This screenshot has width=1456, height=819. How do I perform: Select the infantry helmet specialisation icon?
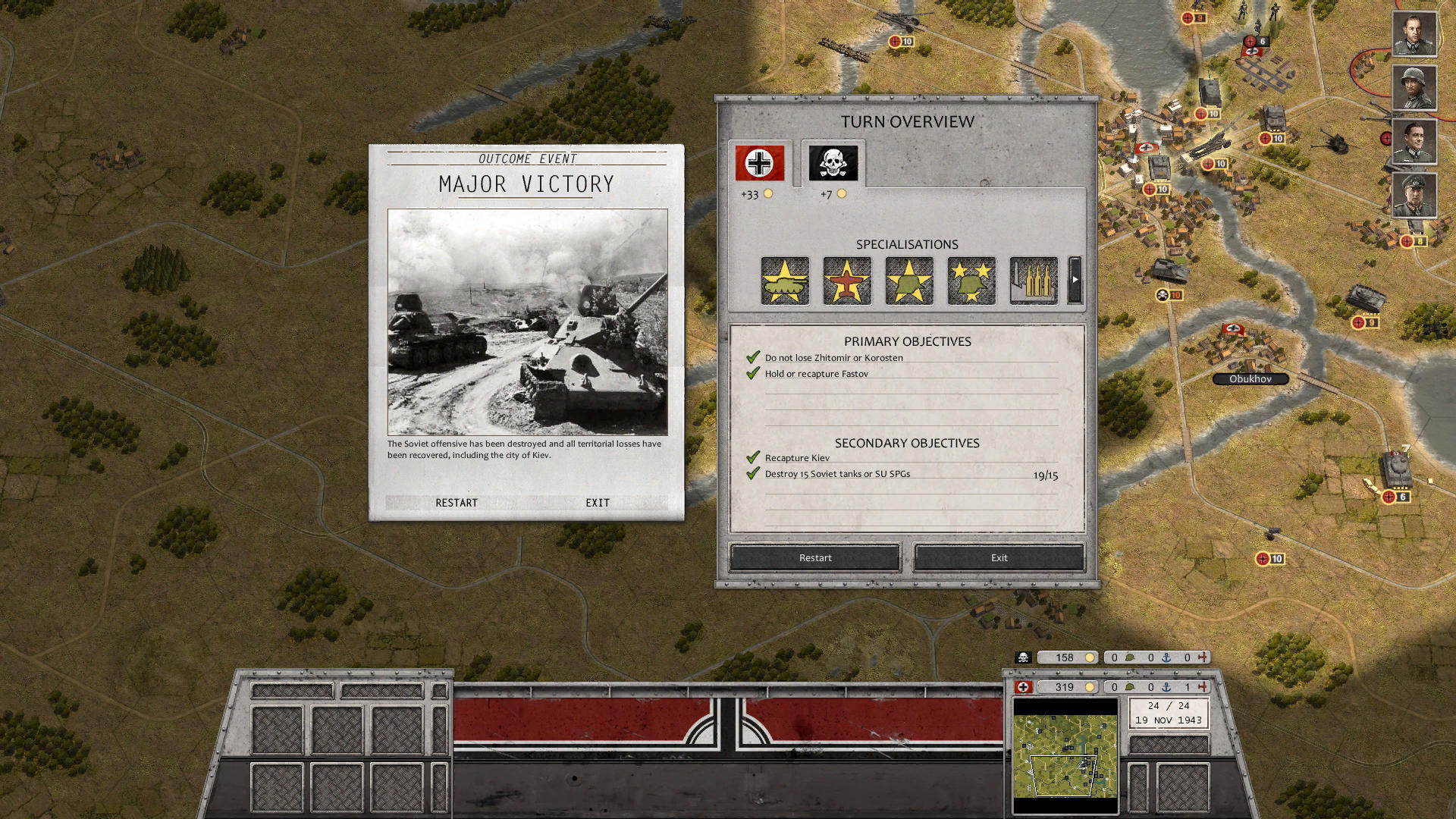[x=908, y=281]
